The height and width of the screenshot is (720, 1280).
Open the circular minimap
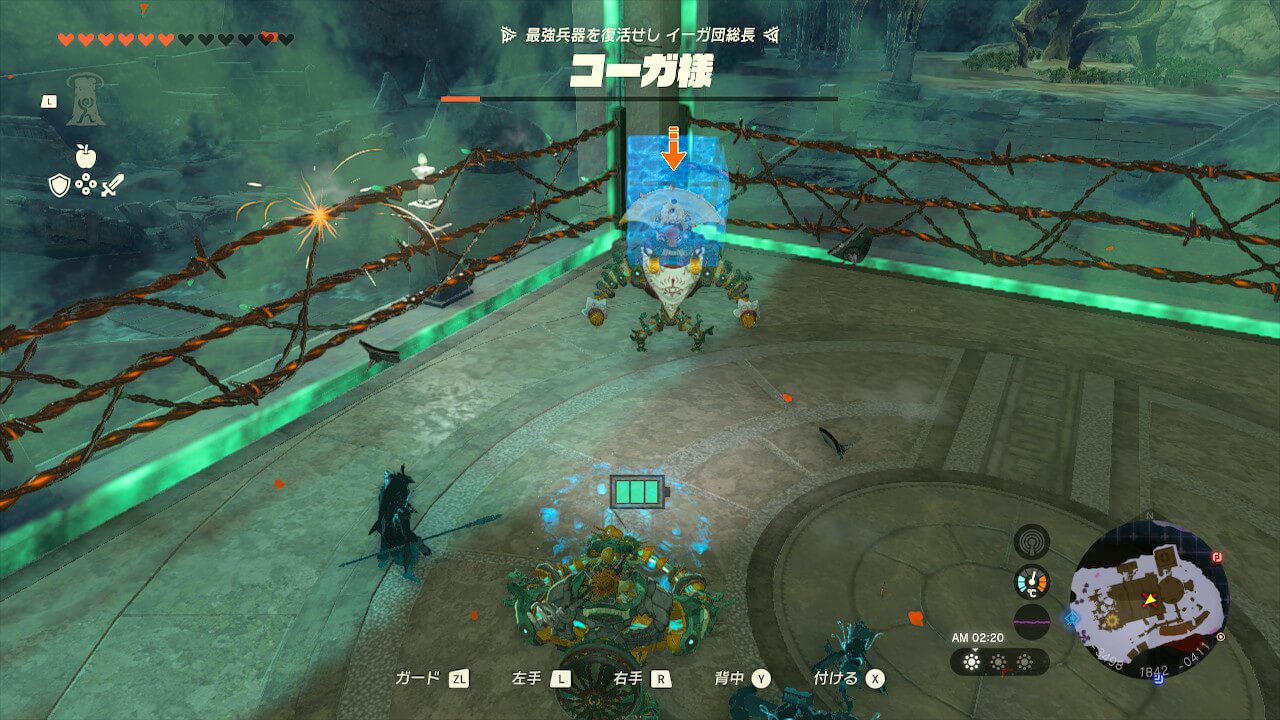(x=1149, y=599)
